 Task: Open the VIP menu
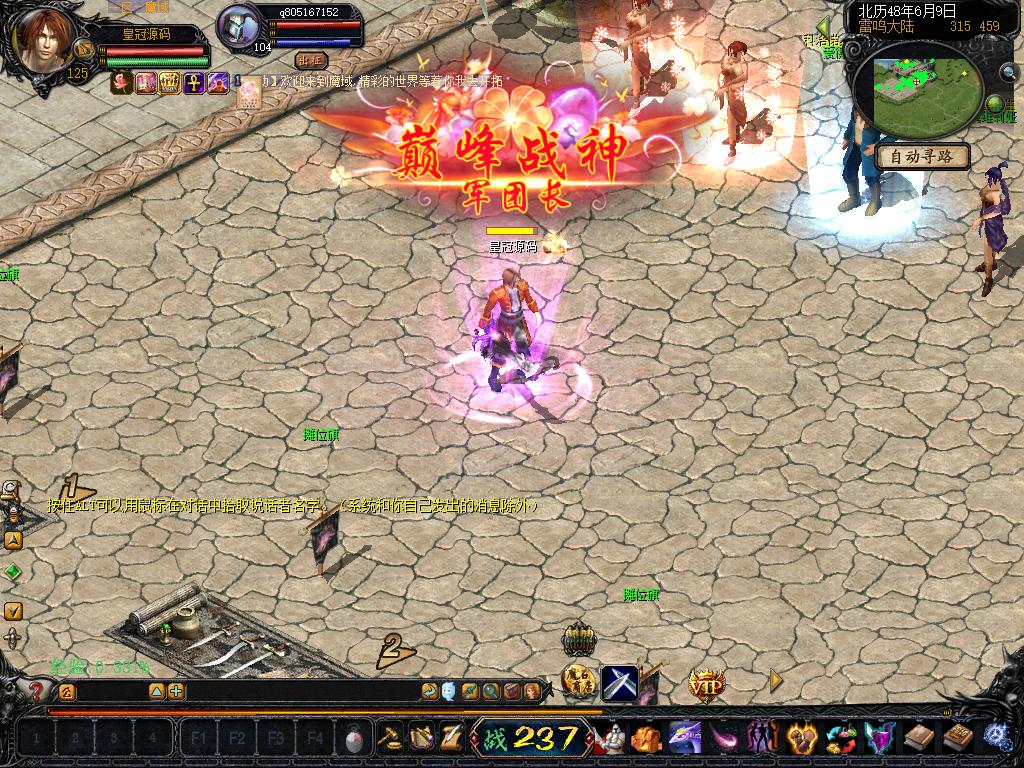[x=706, y=683]
